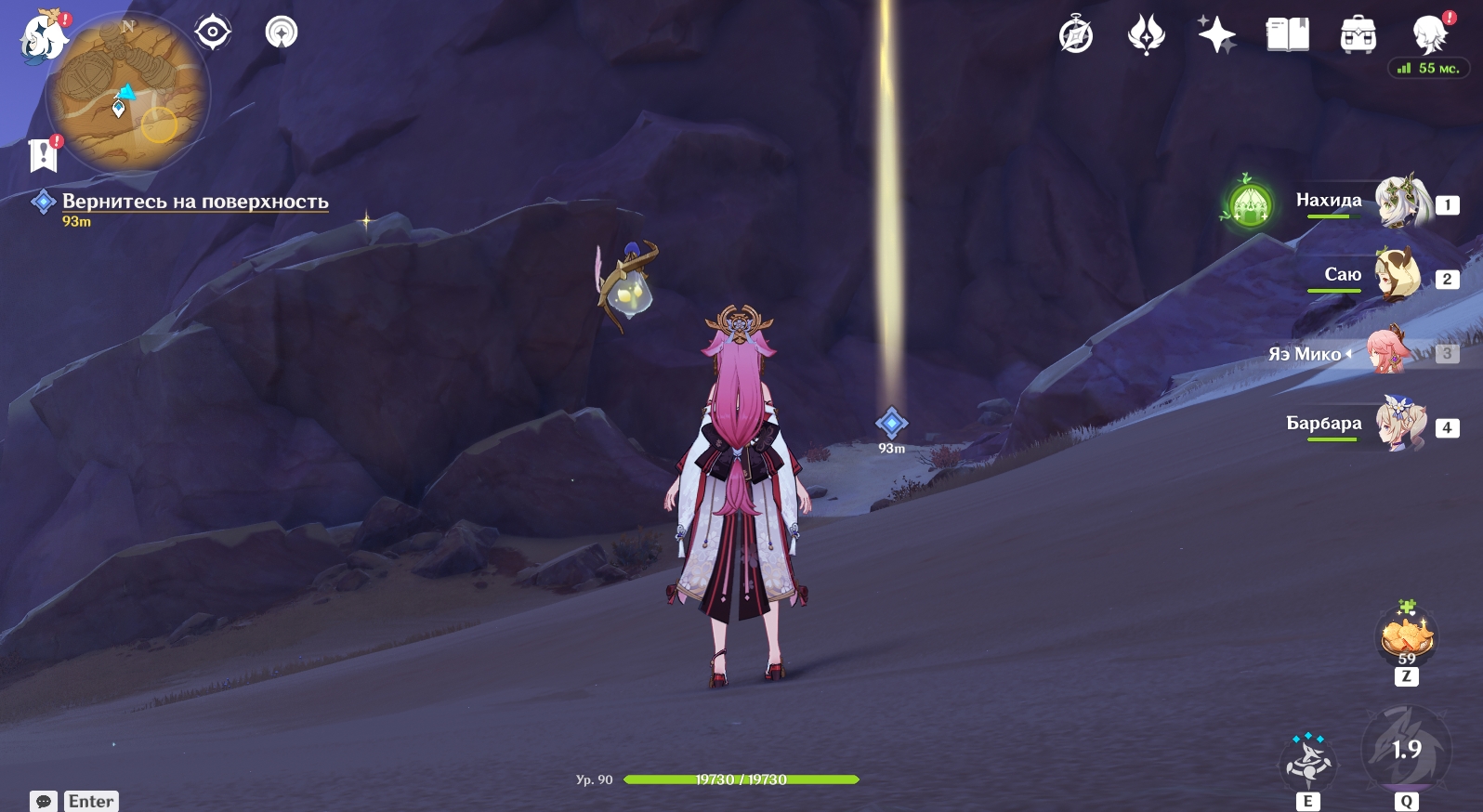
Task: Select the 'Вернитесь на поверхность' quest tracker
Action: pos(194,202)
